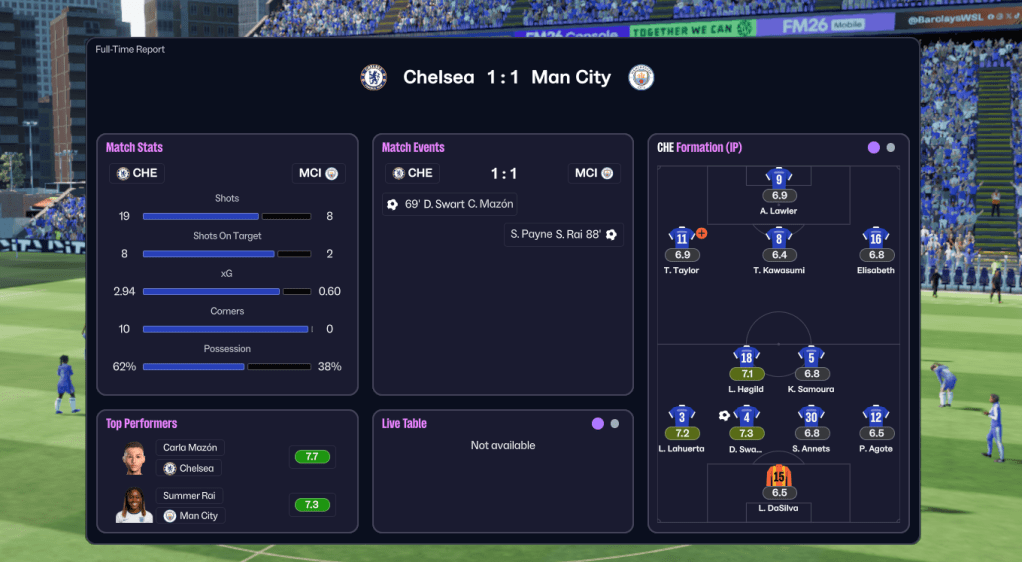
Task: Select S. Annets' number 30 shirt
Action: coord(811,417)
